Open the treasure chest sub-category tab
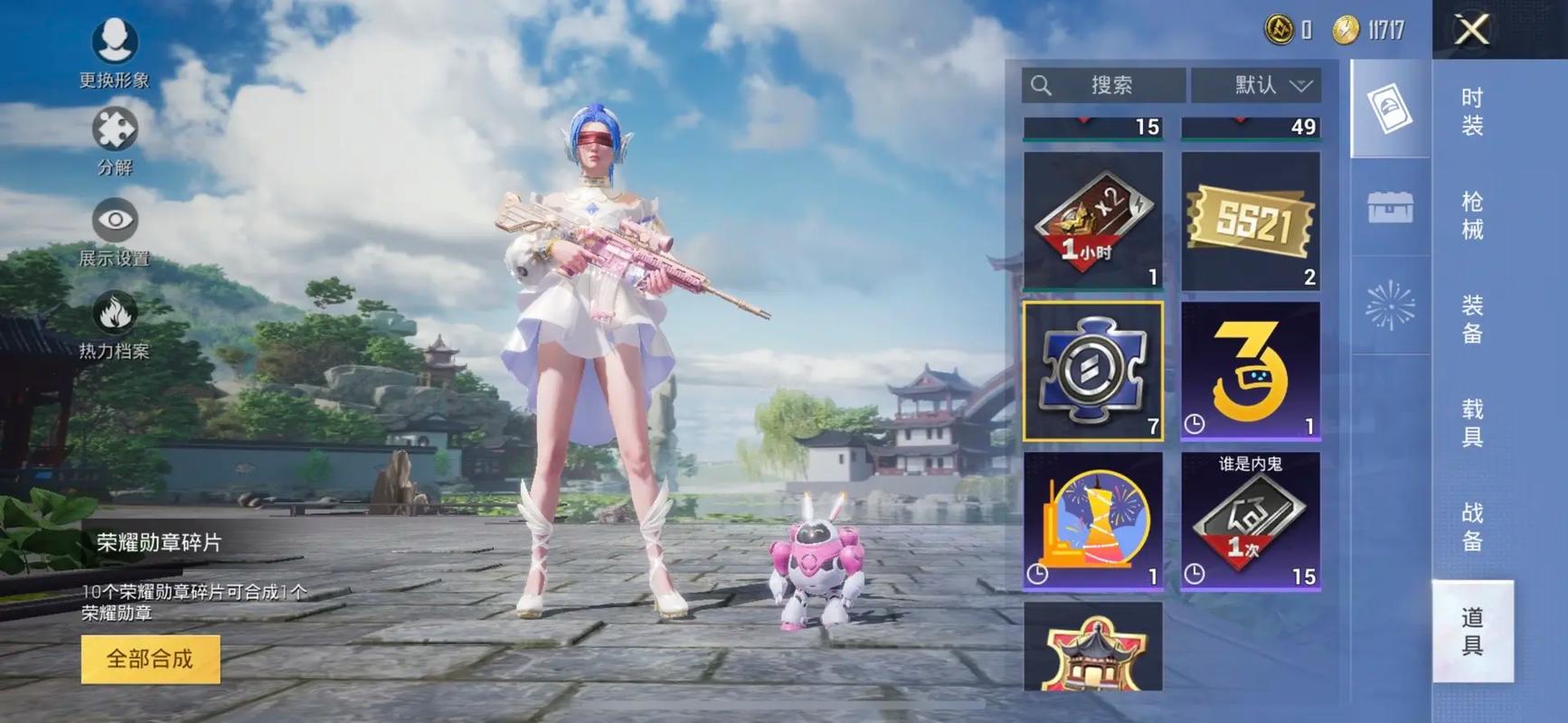Screen dimensions: 1568x723 pos(1390,207)
